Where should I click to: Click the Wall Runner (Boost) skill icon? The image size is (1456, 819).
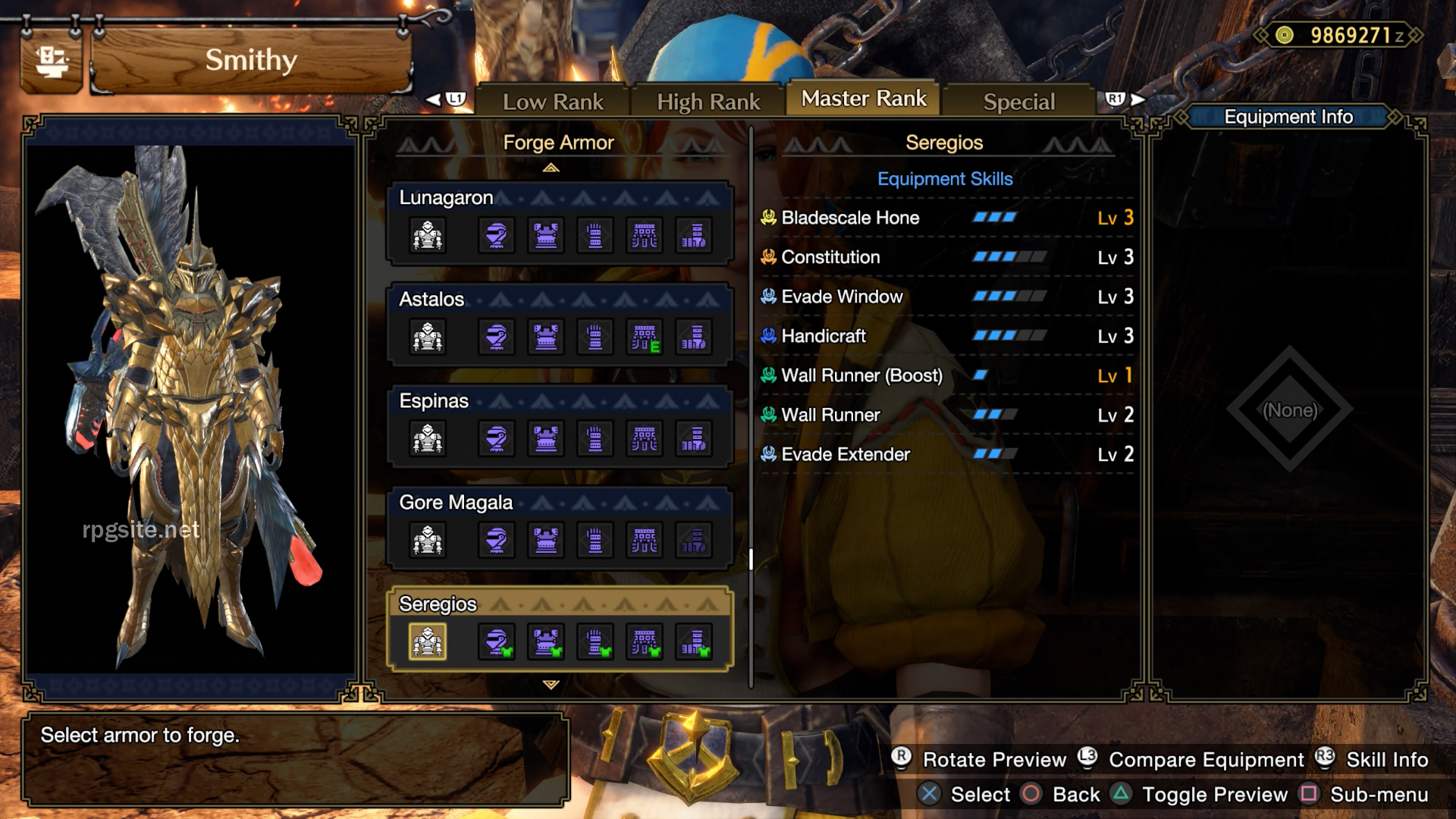767,375
